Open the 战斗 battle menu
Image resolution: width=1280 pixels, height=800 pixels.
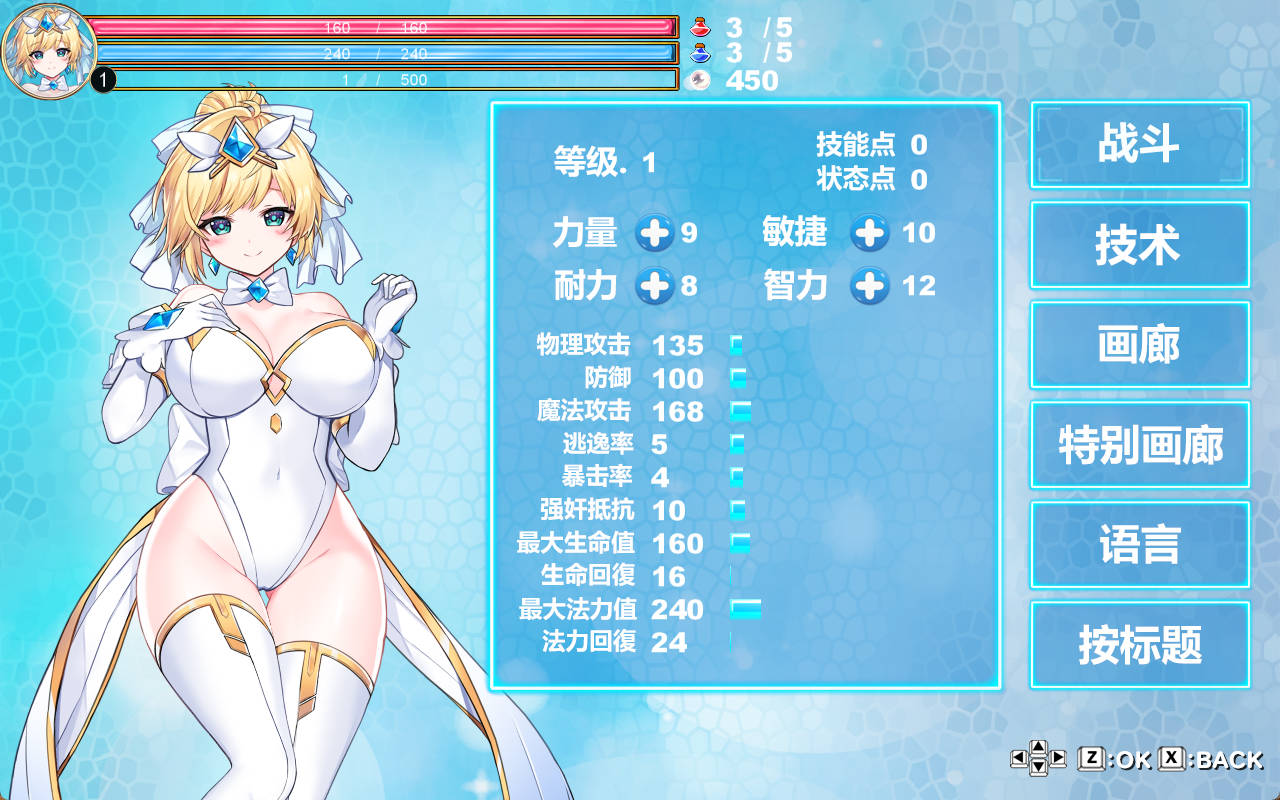click(x=1139, y=145)
